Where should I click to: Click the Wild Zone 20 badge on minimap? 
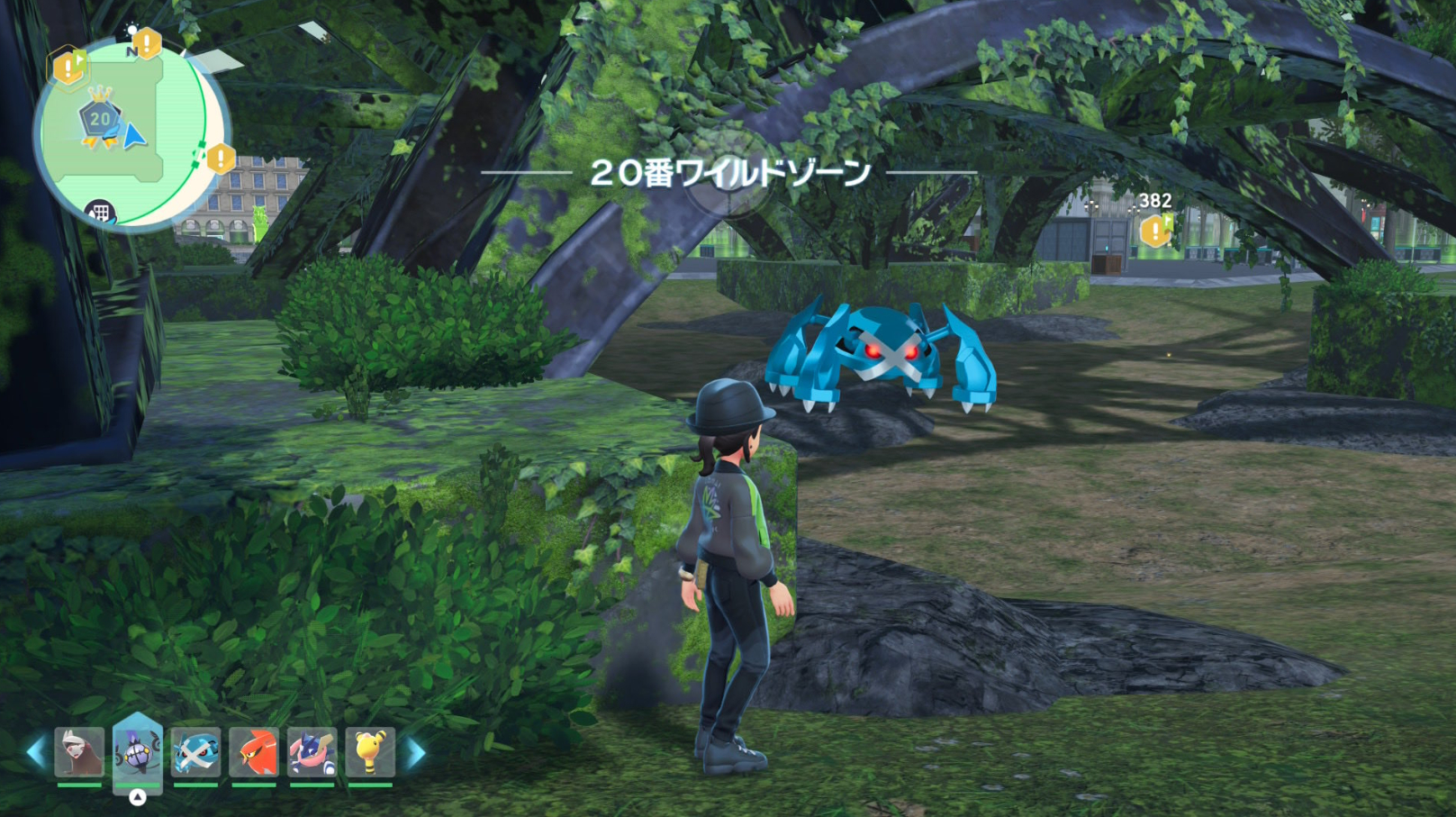(99, 119)
